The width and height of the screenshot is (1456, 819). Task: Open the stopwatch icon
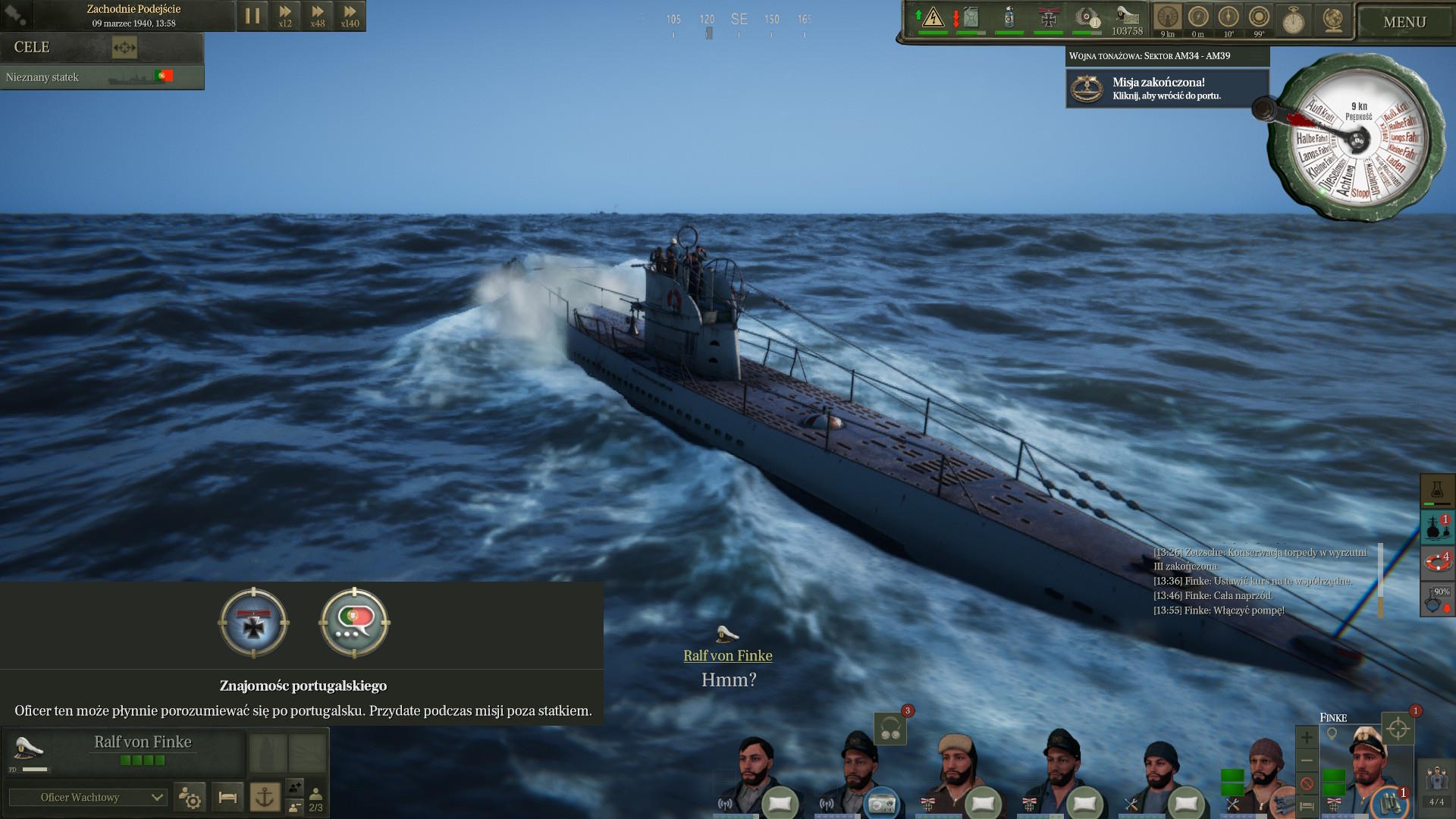[x=1293, y=20]
